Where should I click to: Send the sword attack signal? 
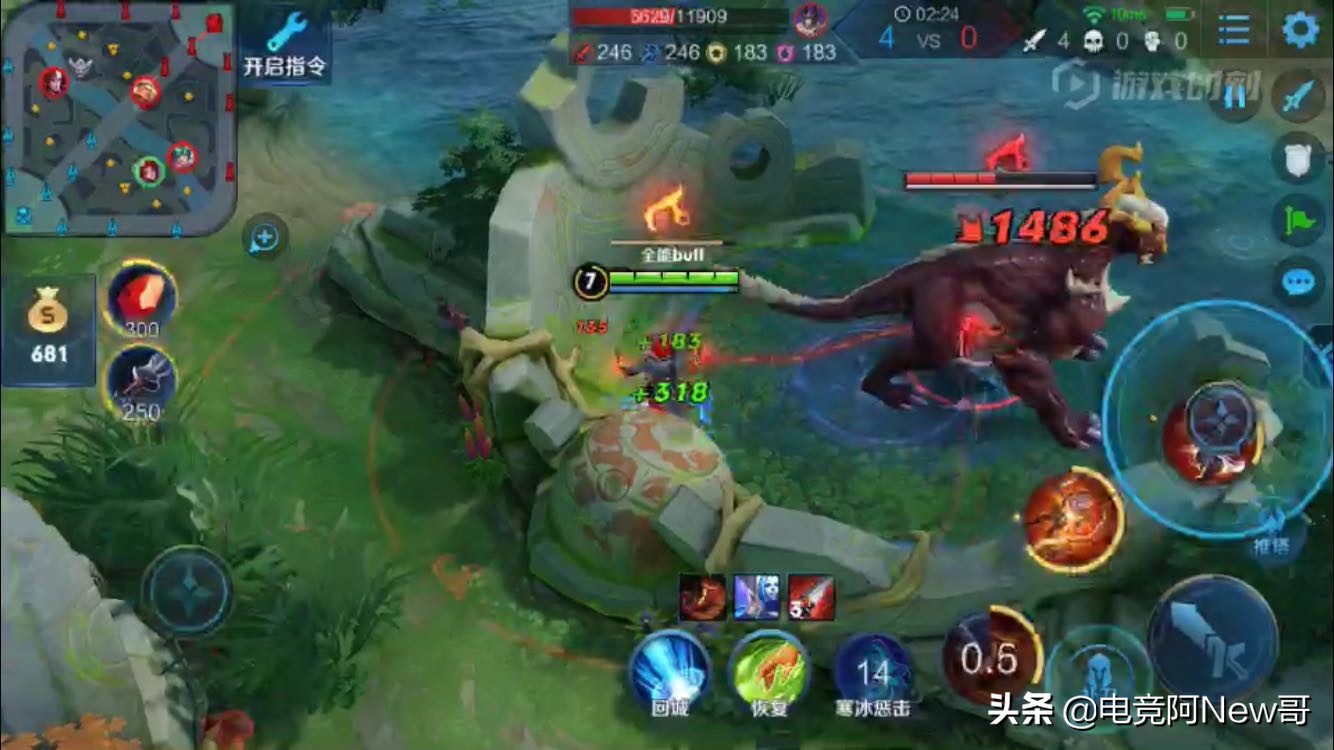point(1298,97)
